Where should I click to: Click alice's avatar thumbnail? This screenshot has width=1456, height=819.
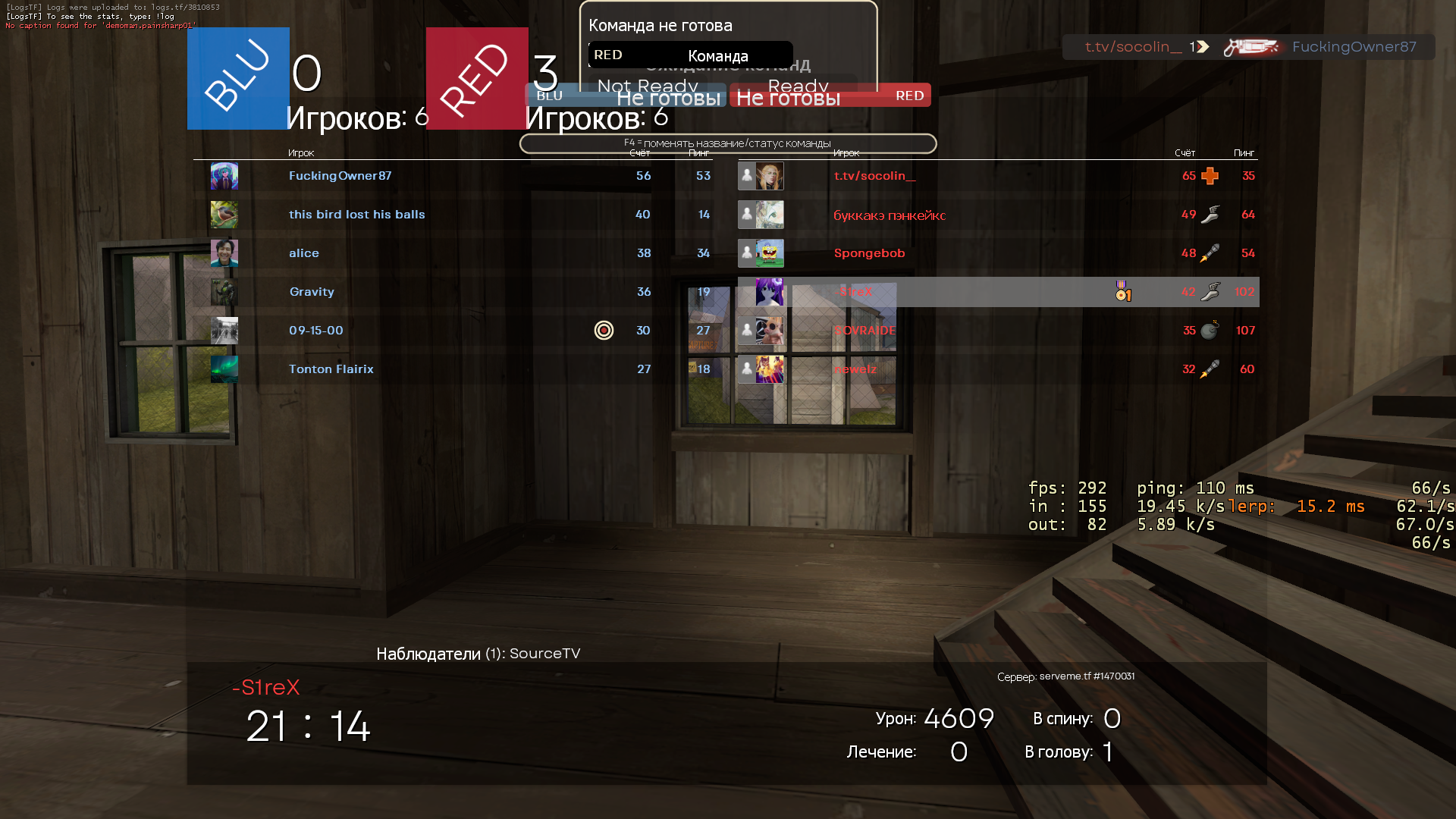click(x=224, y=253)
